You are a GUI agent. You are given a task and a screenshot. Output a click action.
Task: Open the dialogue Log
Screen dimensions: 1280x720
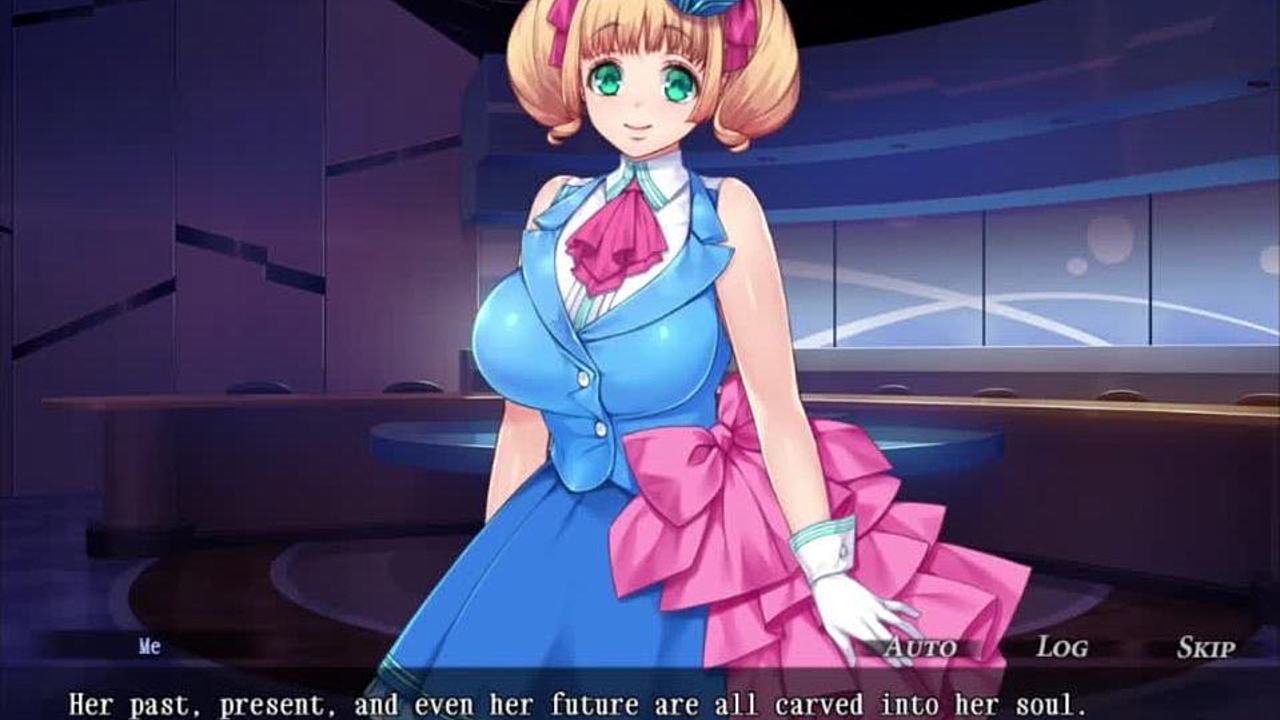(x=1061, y=647)
